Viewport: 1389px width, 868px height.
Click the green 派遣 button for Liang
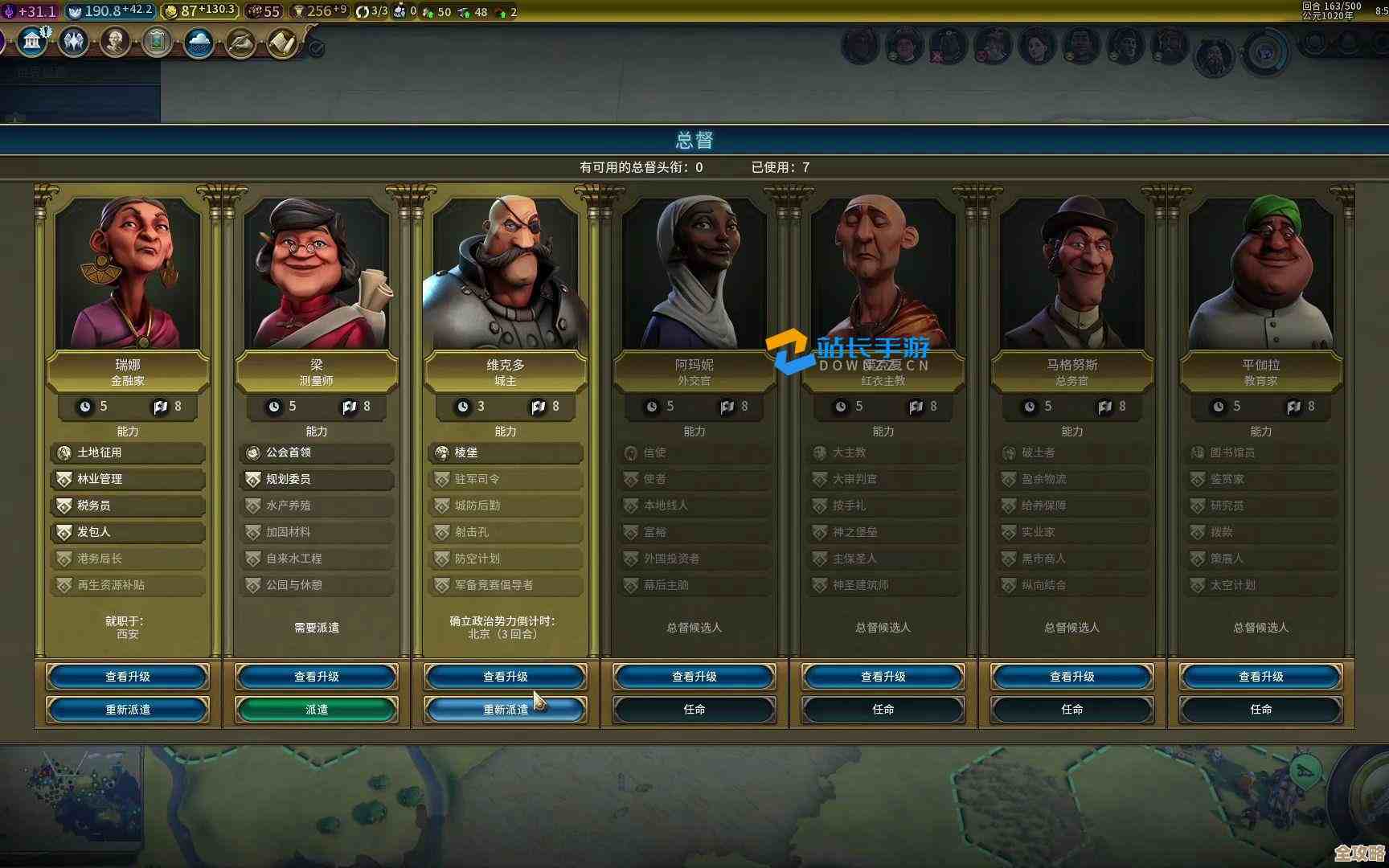coord(317,710)
